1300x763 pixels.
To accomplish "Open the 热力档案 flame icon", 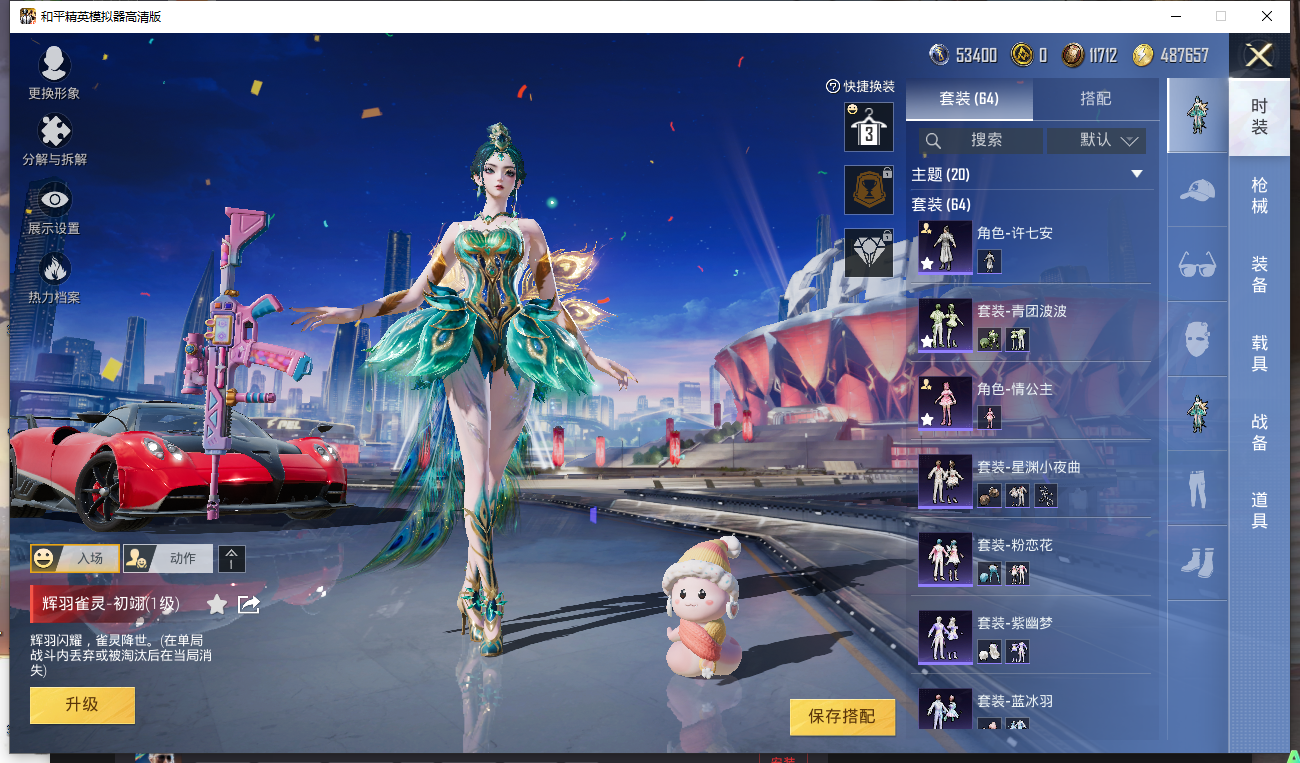I will [54, 273].
